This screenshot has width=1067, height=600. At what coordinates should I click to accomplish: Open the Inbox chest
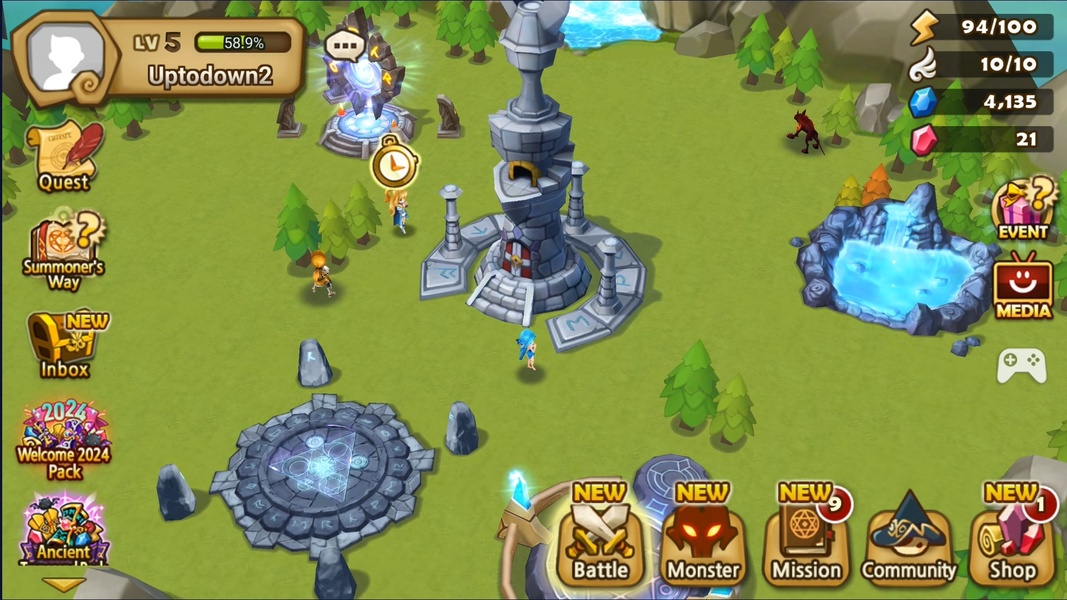[64, 345]
